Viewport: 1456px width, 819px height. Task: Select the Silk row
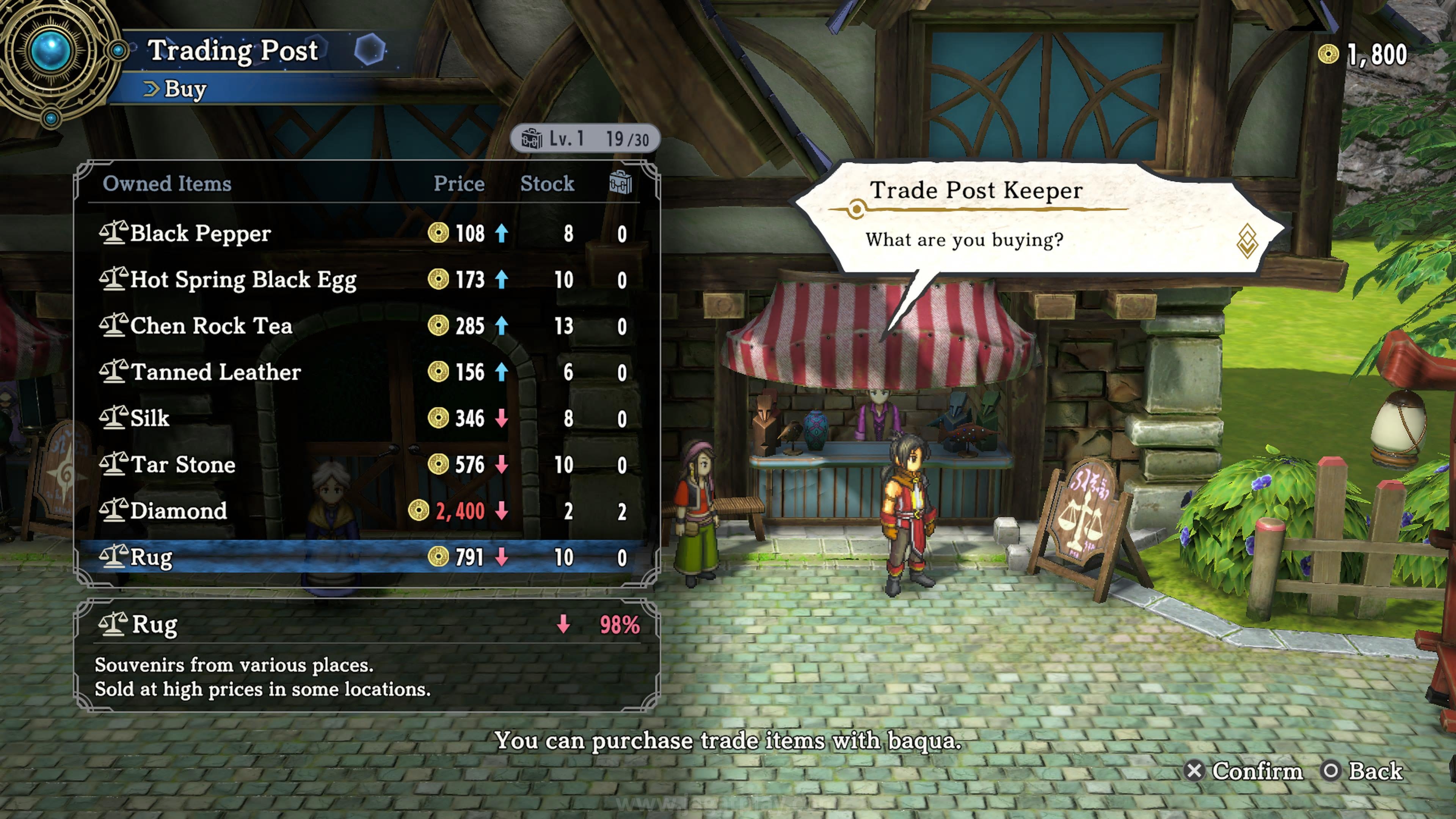362,419
